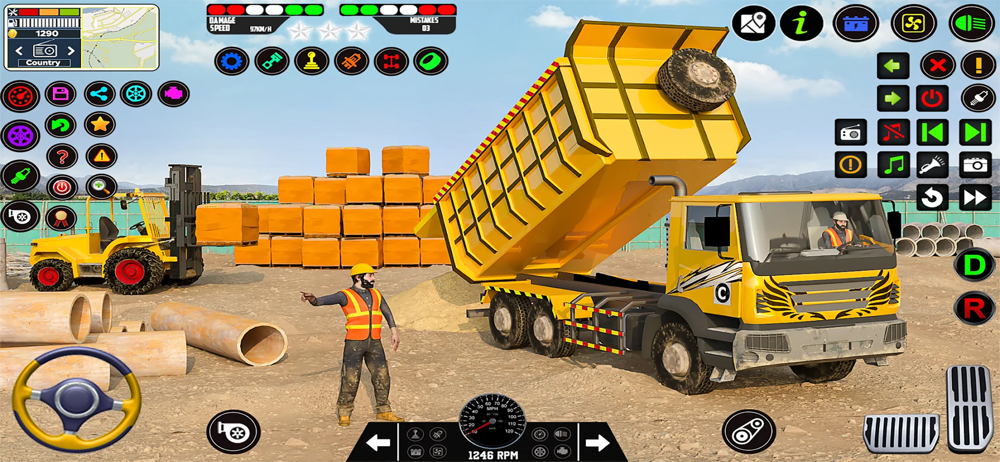This screenshot has width=1000, height=462.
Task: Switch on the flashlight icon
Action: (x=933, y=165)
